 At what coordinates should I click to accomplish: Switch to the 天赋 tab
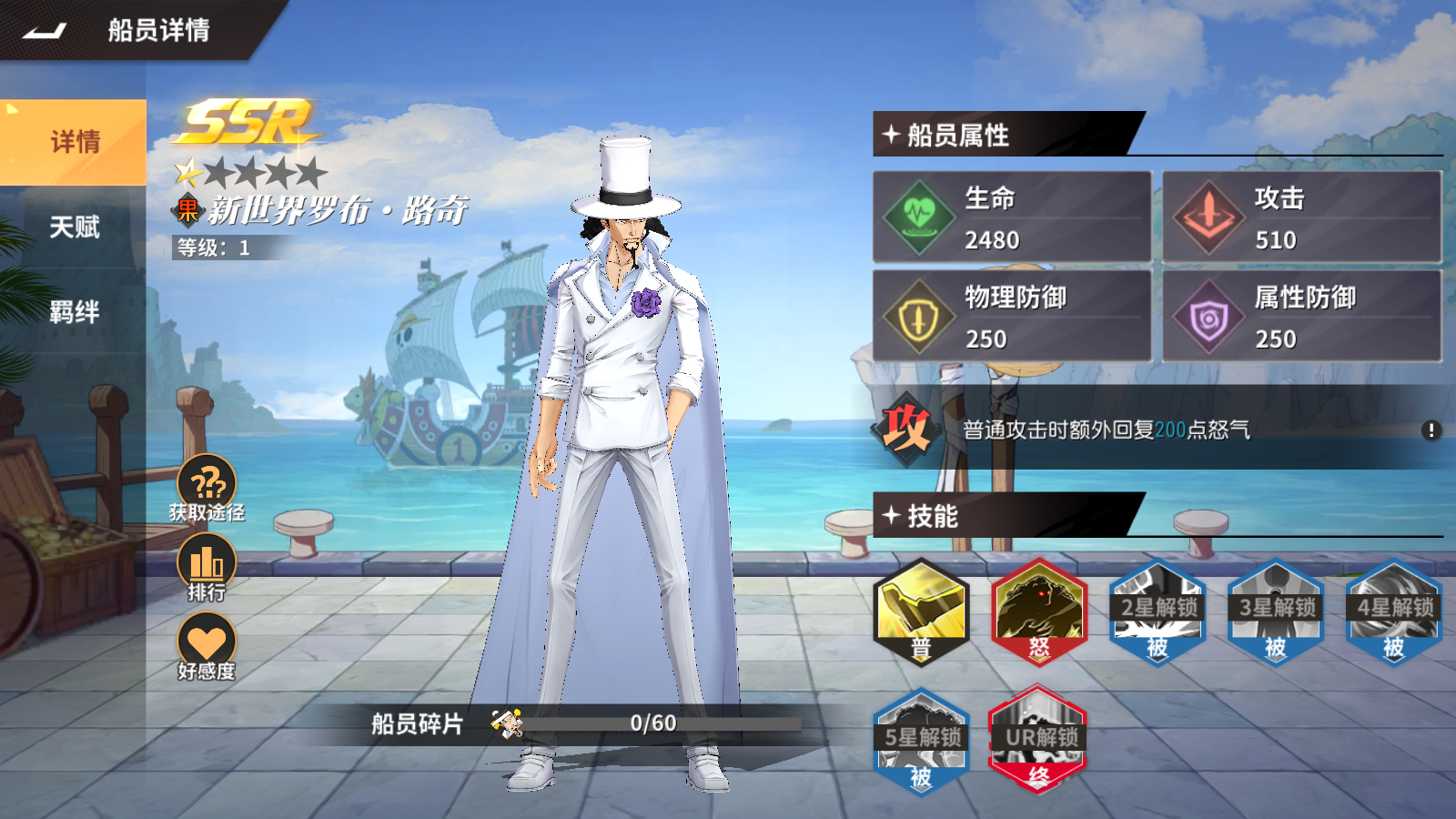pyautogui.click(x=74, y=227)
